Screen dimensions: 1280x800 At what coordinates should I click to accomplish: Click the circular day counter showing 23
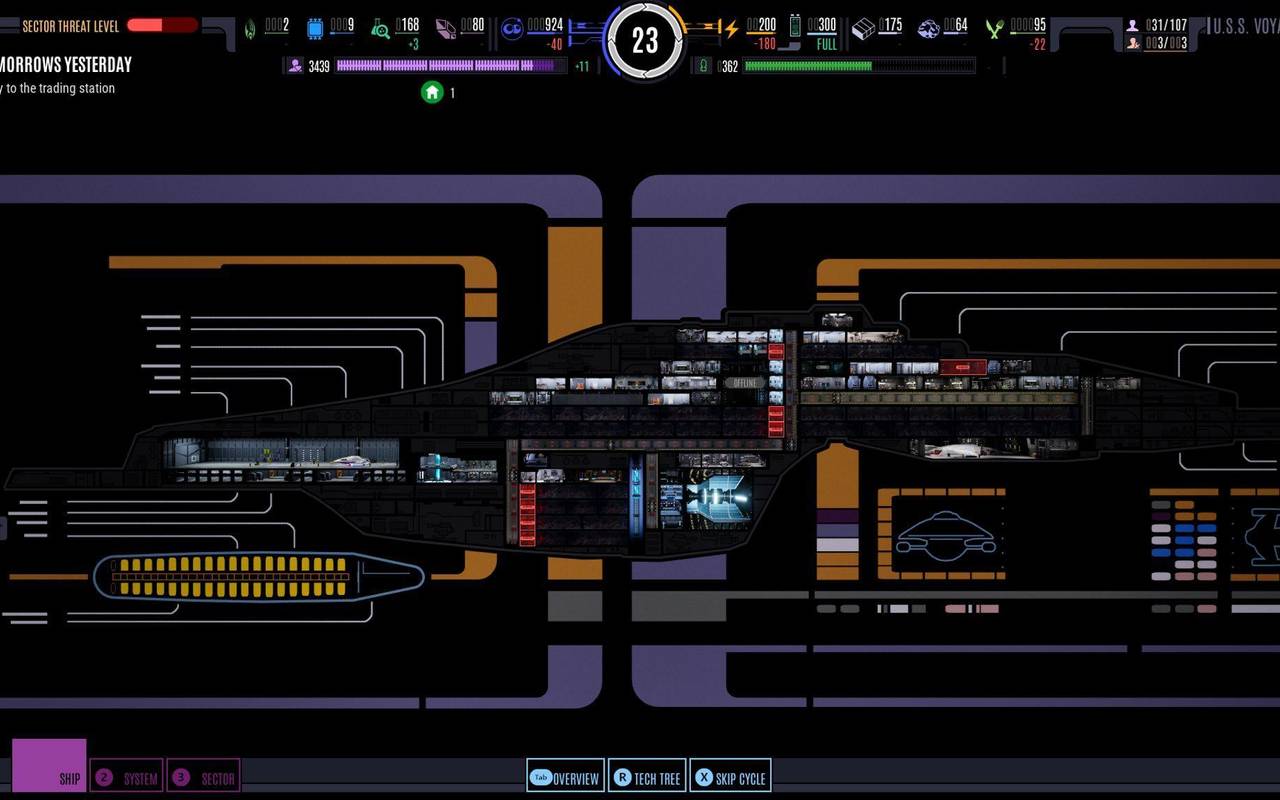coord(645,40)
